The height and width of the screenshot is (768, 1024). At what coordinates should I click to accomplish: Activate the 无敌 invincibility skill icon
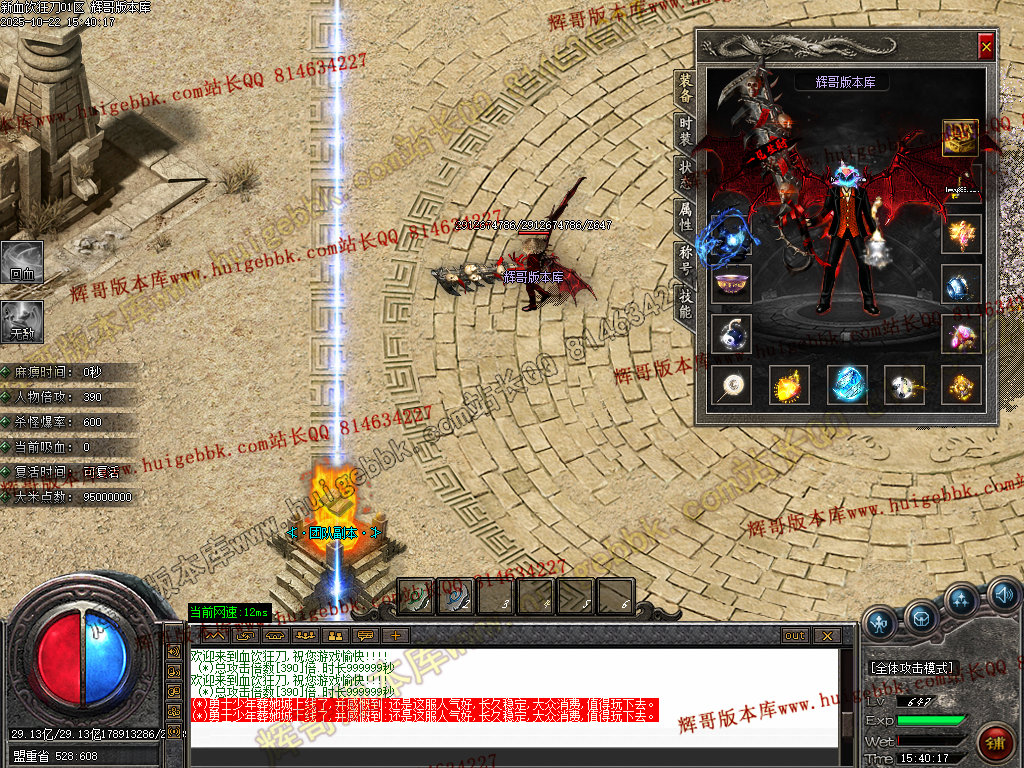(x=21, y=320)
